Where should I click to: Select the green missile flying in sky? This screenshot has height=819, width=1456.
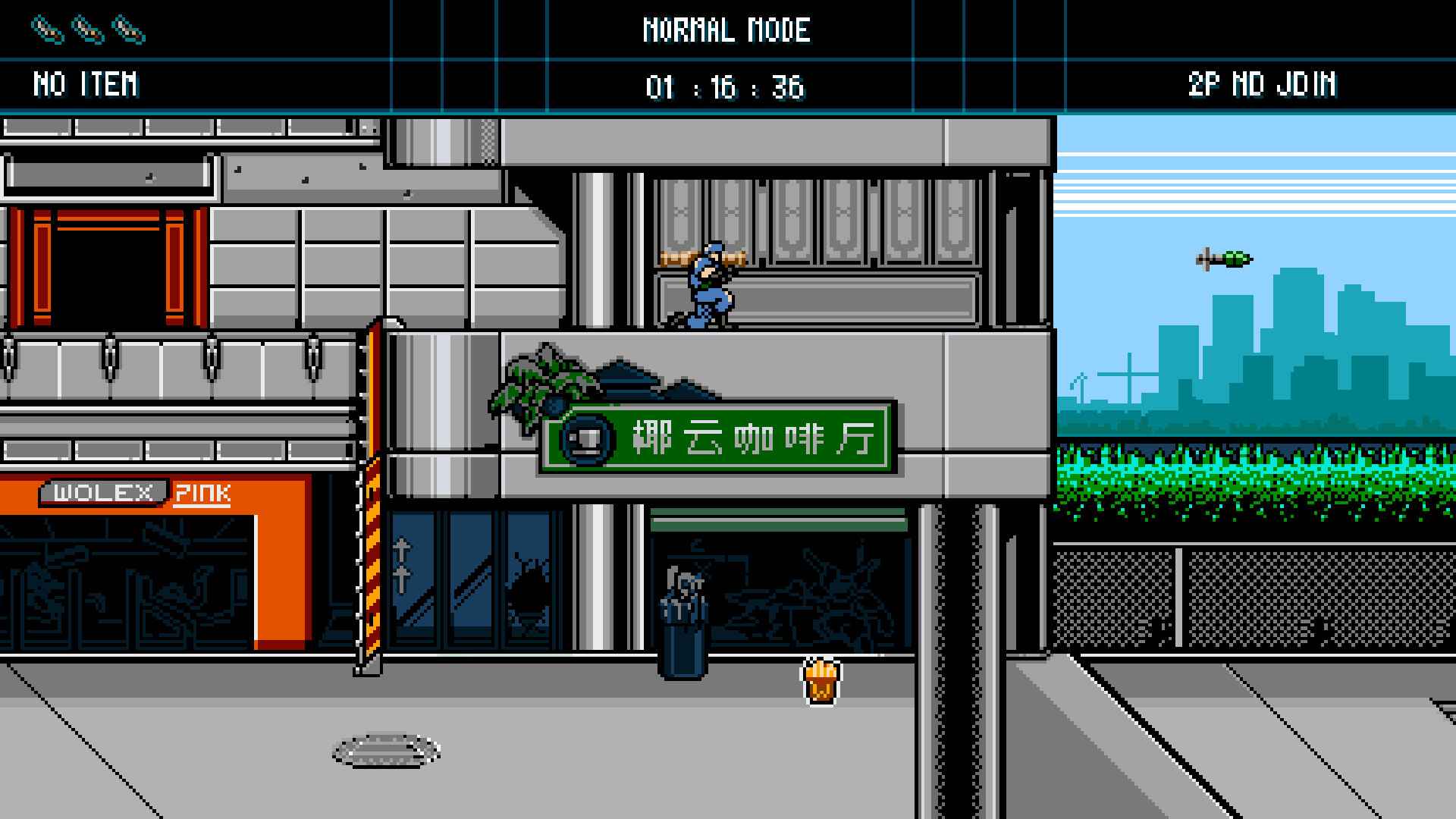1223,258
